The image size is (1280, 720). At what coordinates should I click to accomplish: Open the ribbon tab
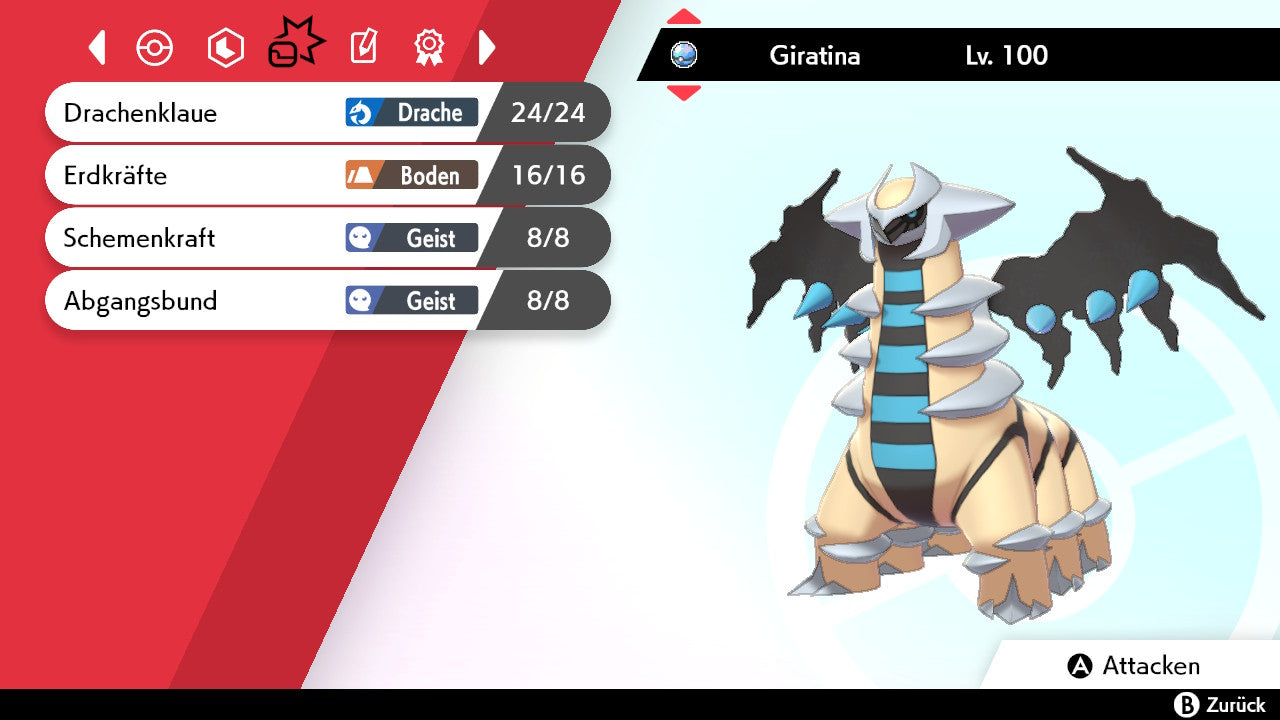429,47
